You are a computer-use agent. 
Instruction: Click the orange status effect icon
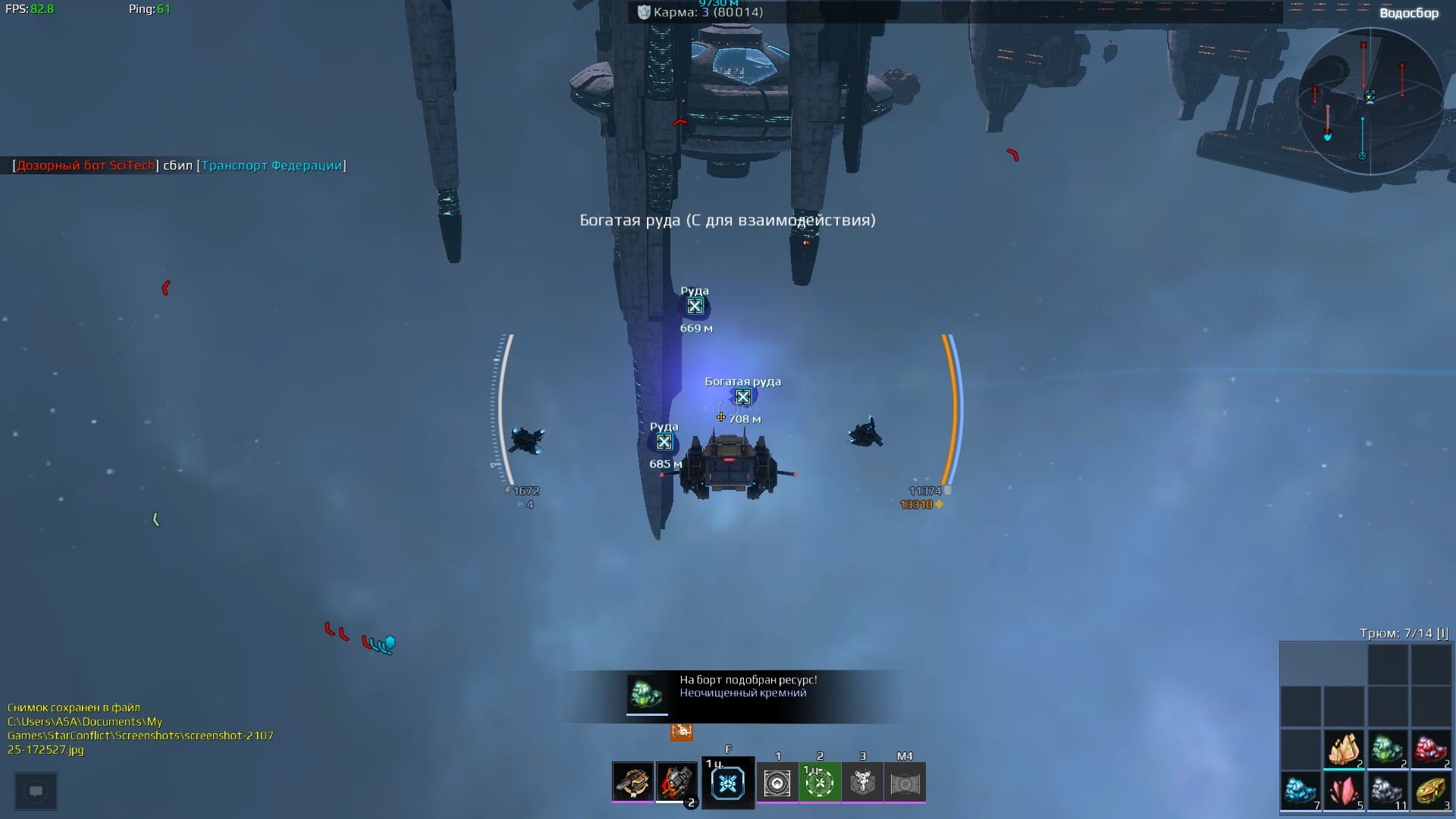(682, 732)
